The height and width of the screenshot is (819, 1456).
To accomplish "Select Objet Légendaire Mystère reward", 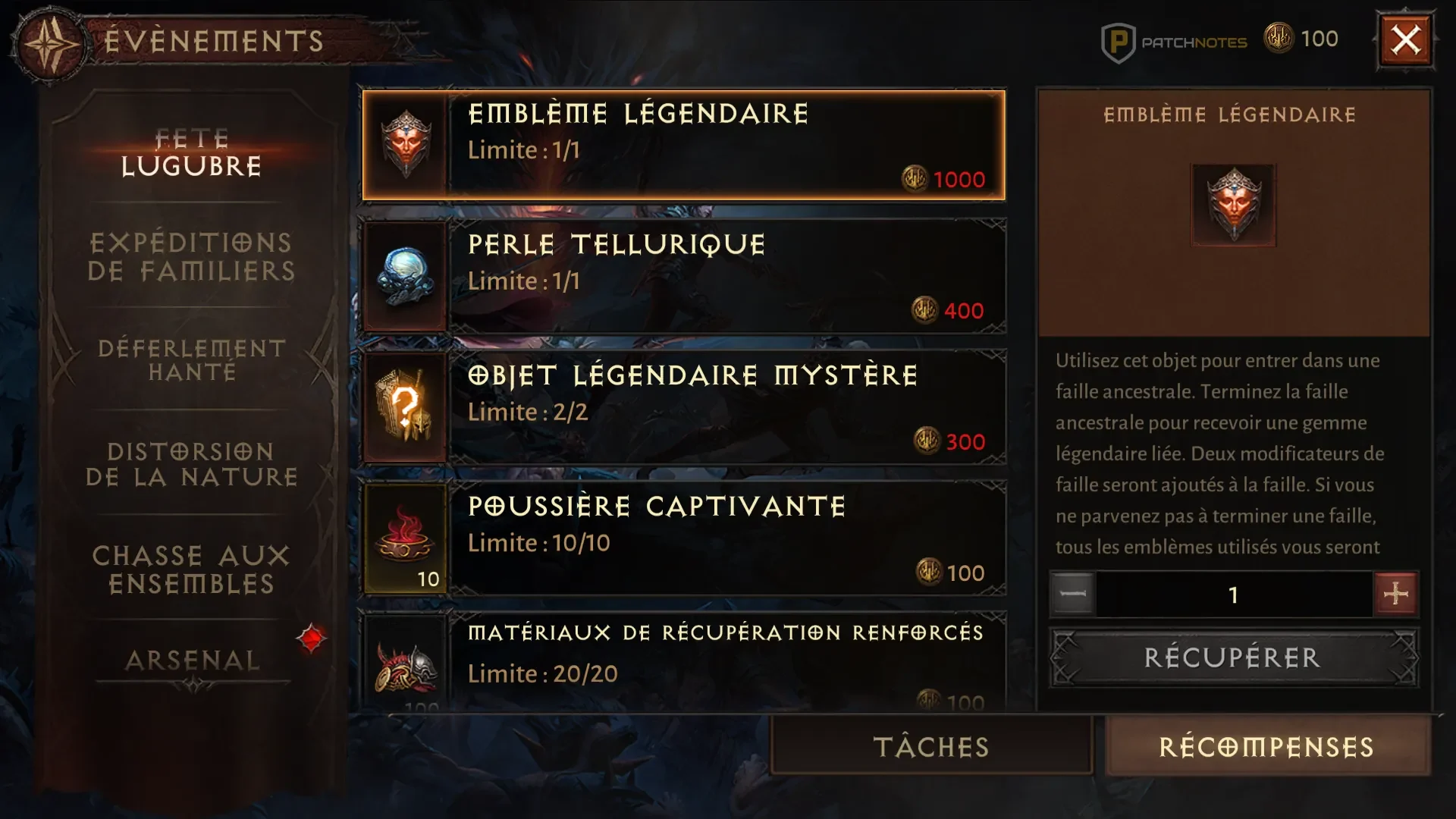I will pyautogui.click(x=683, y=408).
